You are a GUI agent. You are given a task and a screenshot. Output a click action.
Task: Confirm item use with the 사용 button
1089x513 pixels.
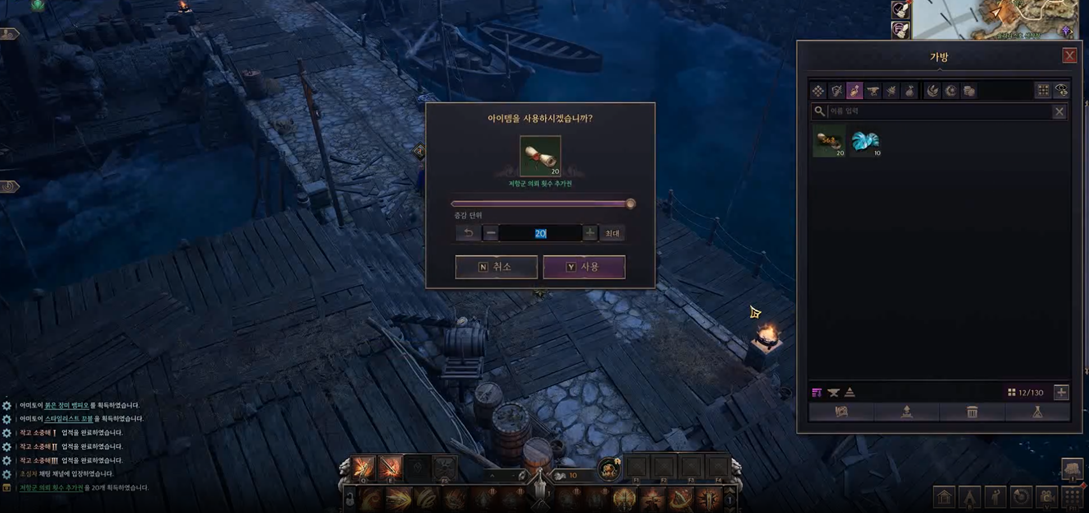click(x=584, y=267)
